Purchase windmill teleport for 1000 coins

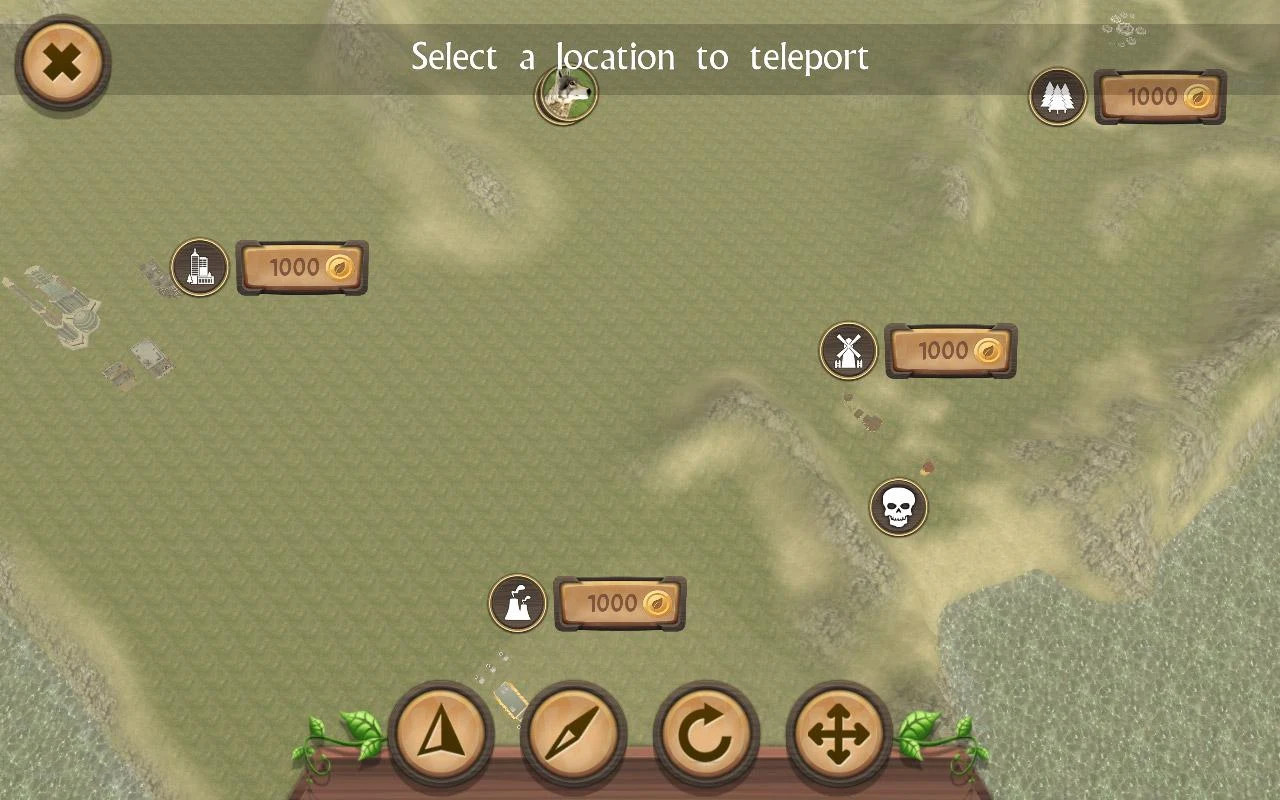(x=950, y=351)
